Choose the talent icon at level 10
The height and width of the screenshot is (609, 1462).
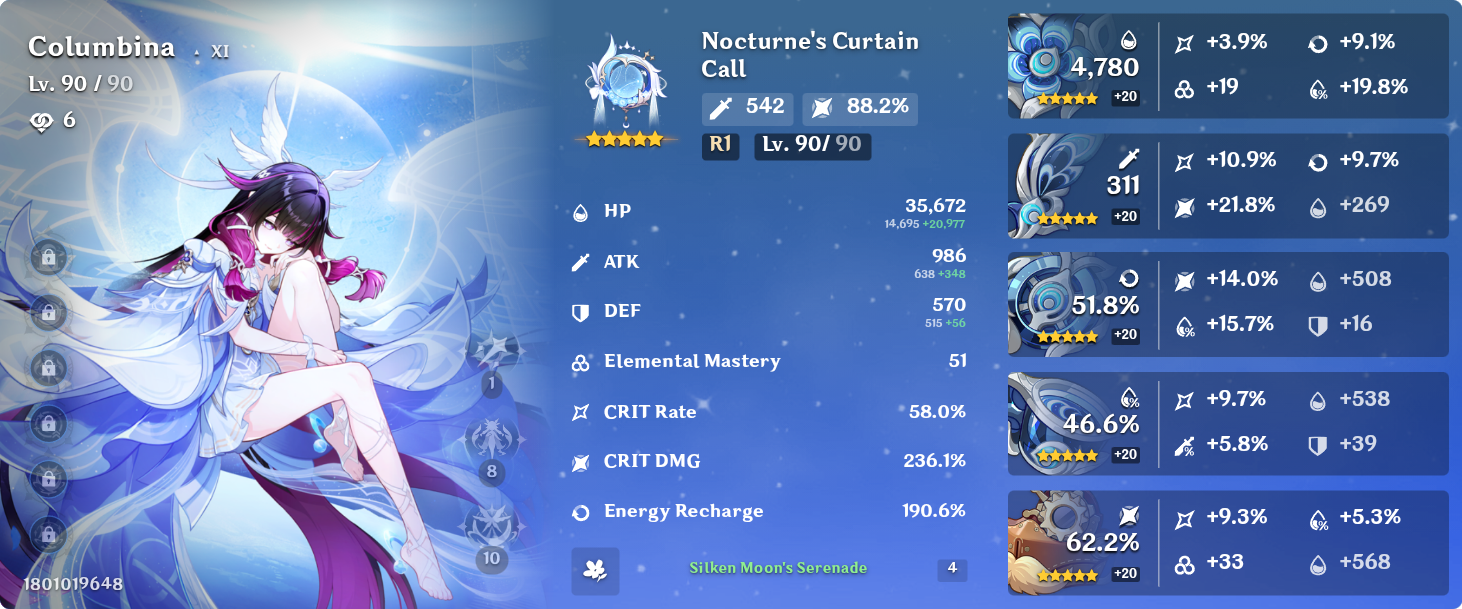[x=491, y=527]
